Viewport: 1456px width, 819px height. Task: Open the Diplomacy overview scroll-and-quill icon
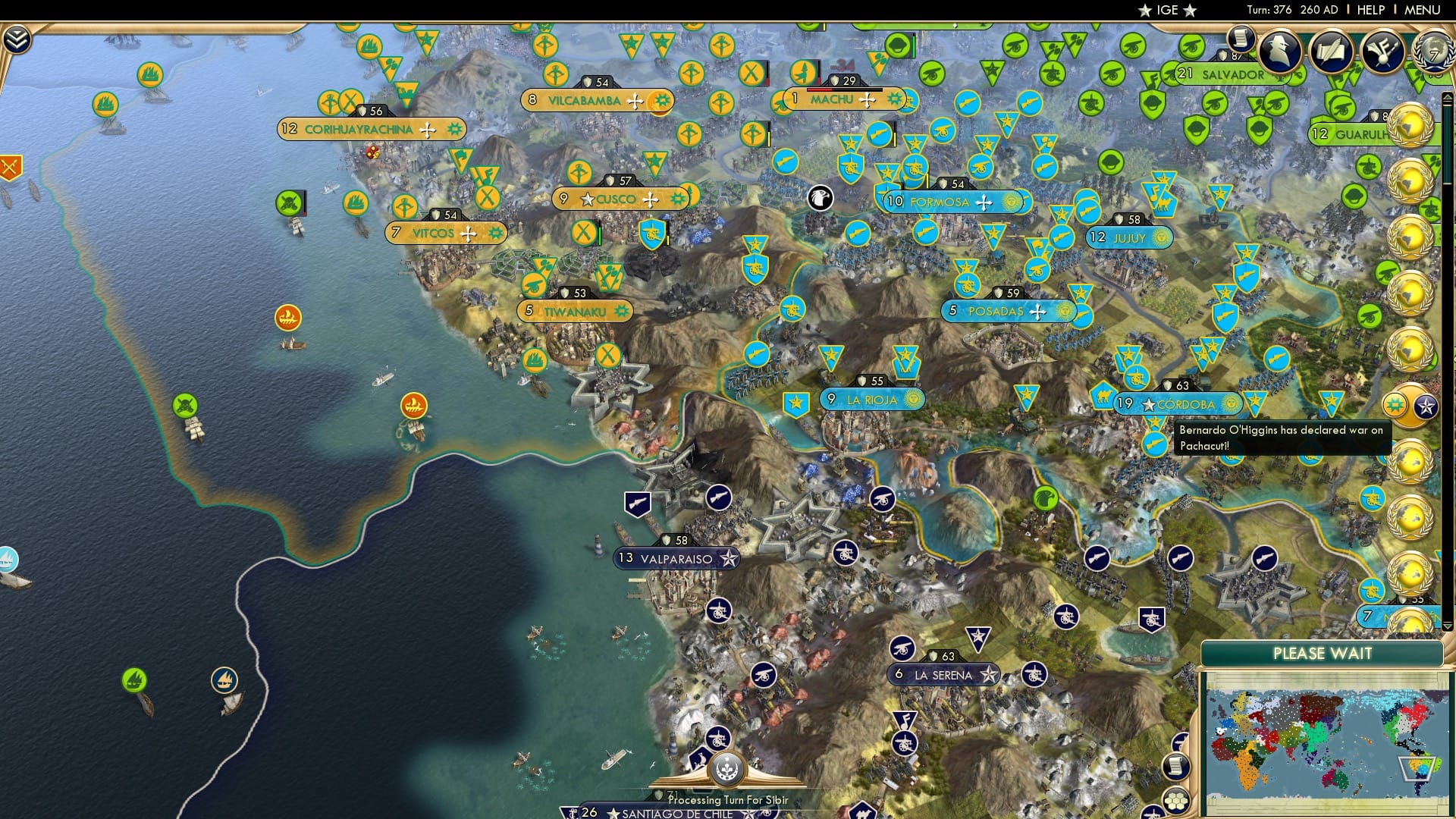(x=1332, y=52)
